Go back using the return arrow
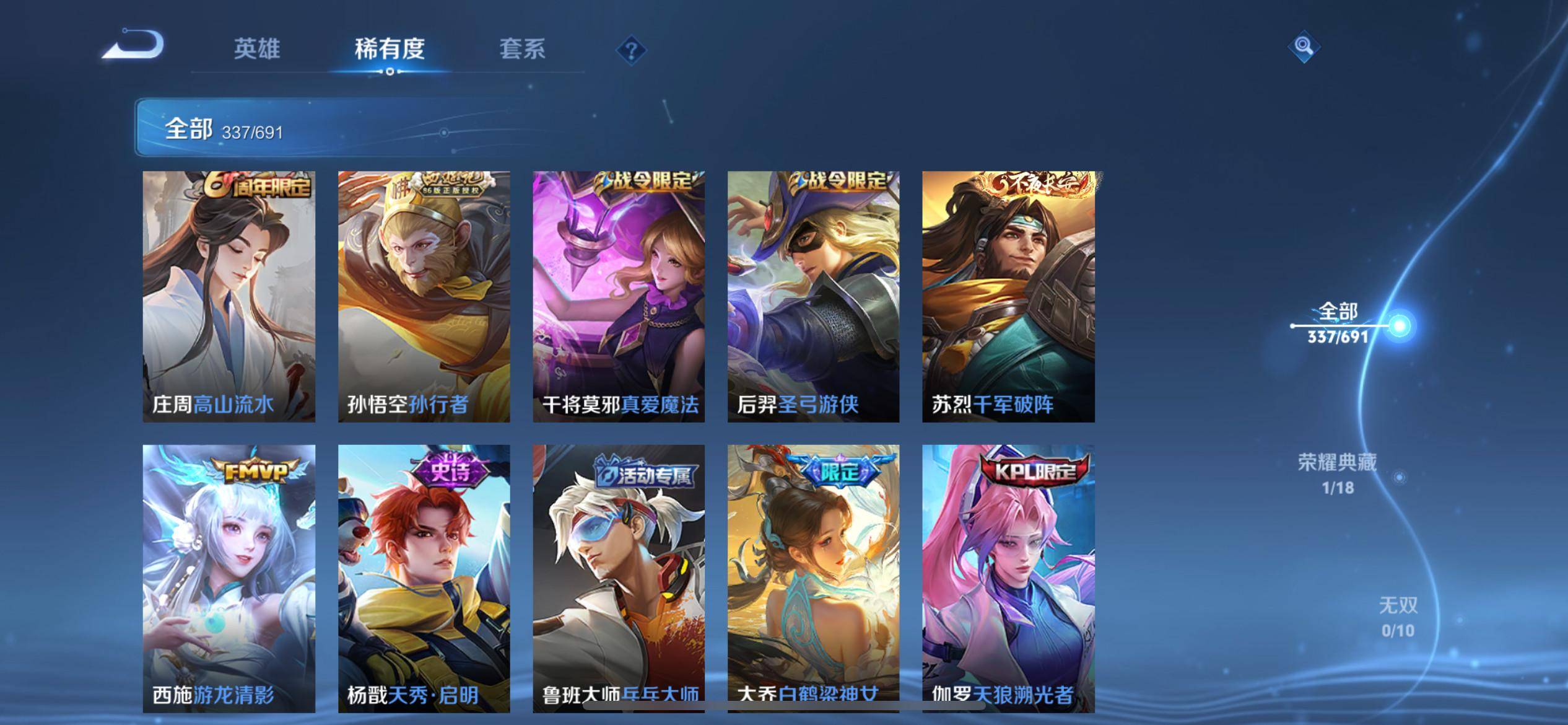 coord(134,46)
